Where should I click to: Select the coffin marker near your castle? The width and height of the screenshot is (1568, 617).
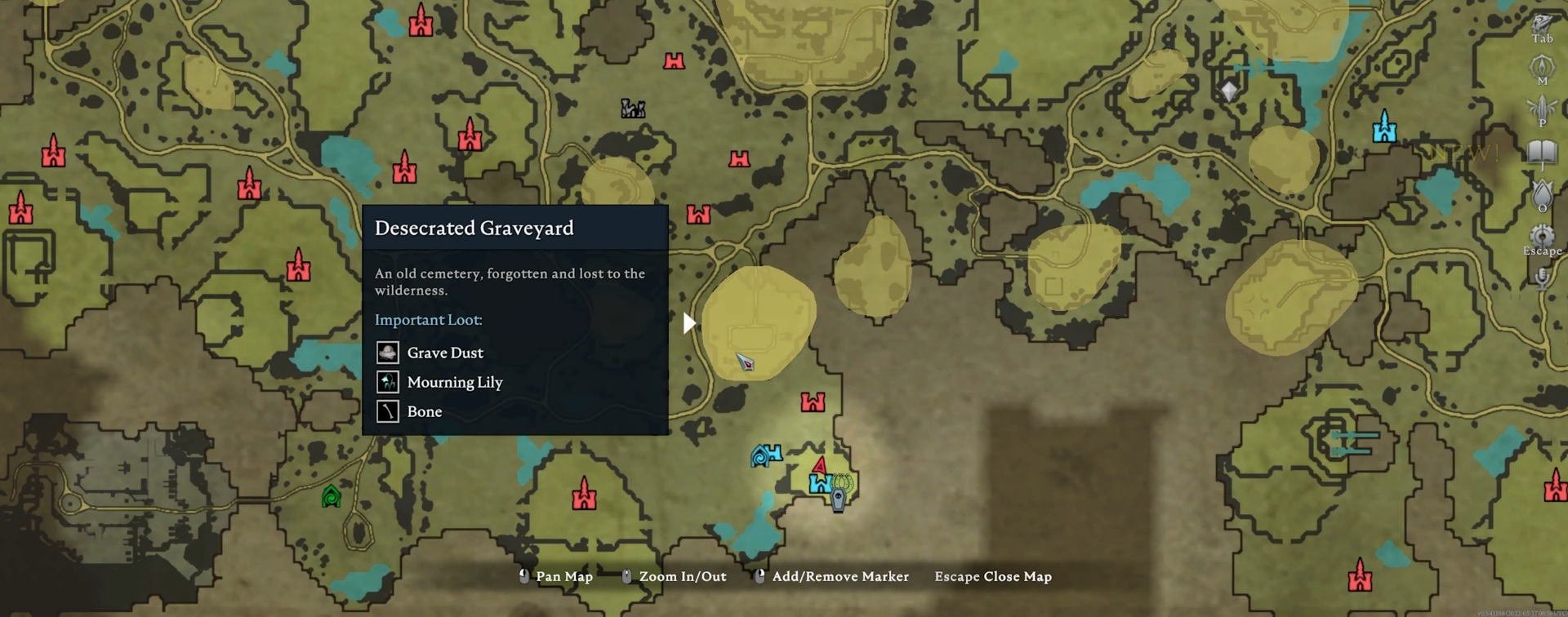pos(838,496)
